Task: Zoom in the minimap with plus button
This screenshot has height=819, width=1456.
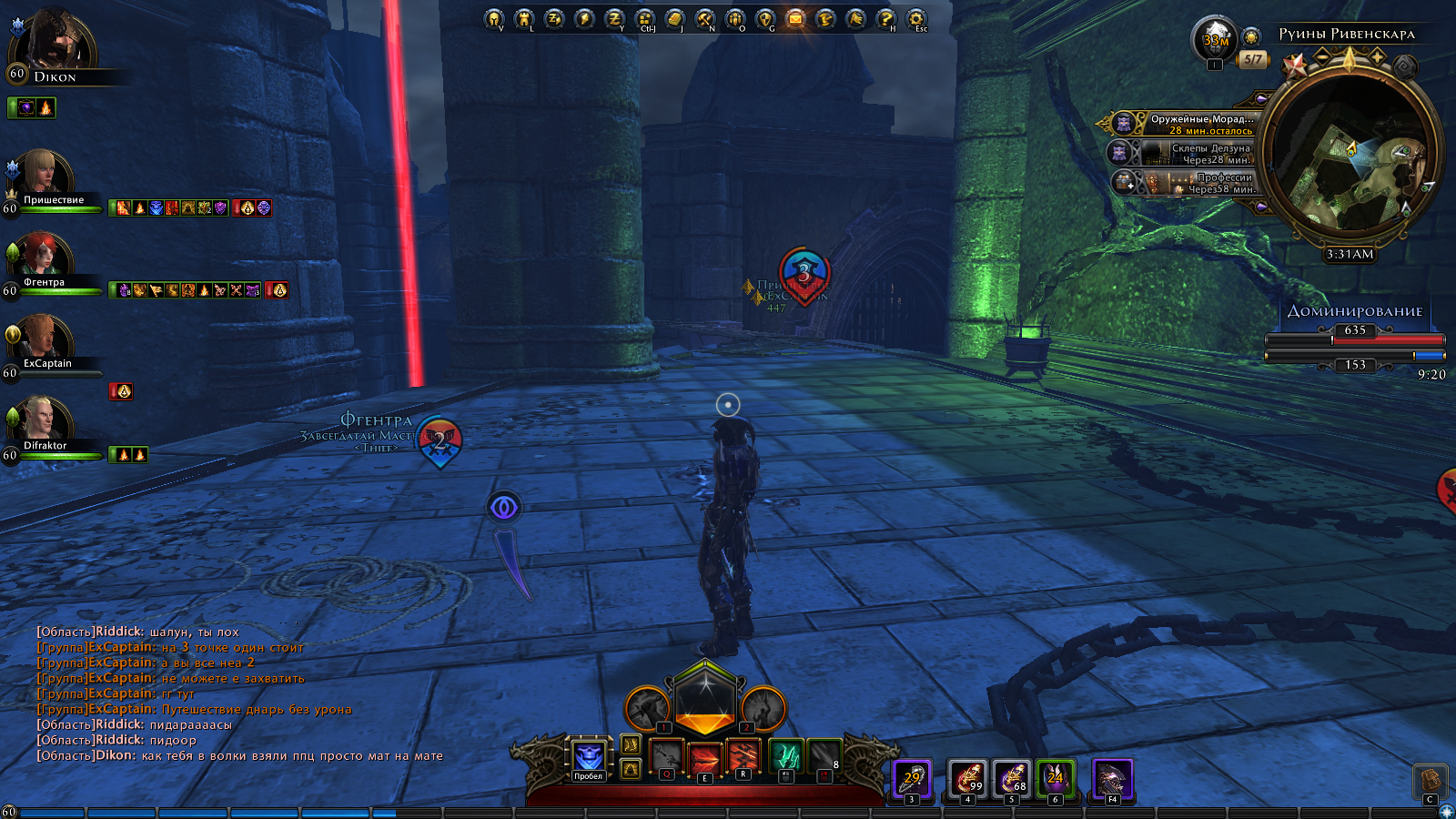Action: [1377, 57]
